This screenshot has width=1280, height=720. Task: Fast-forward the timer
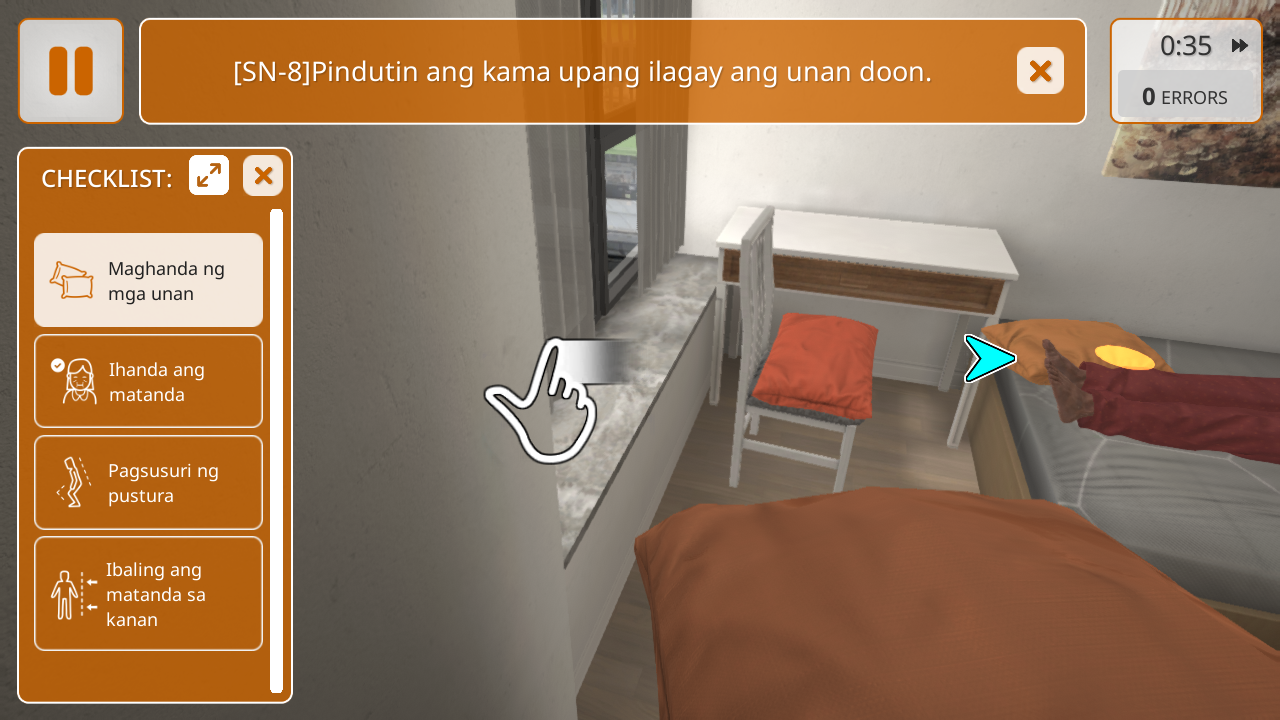tap(1240, 46)
